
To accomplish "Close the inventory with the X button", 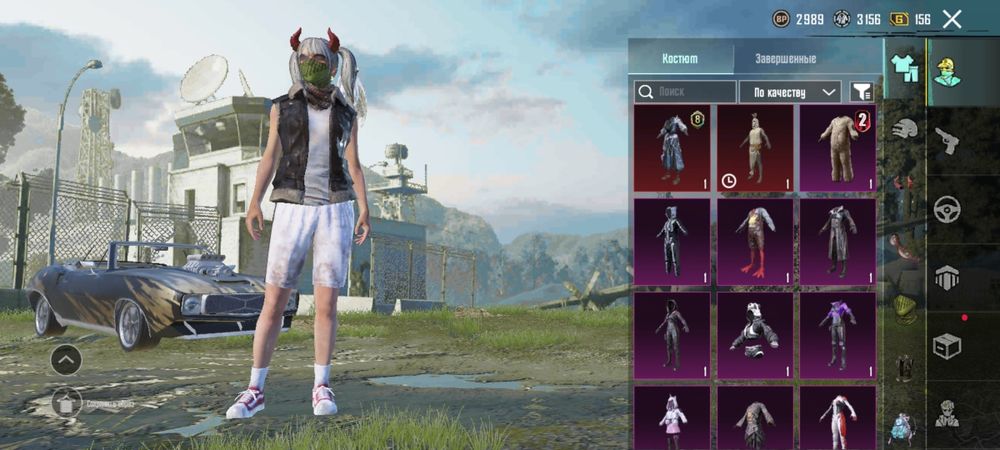I will (952, 19).
